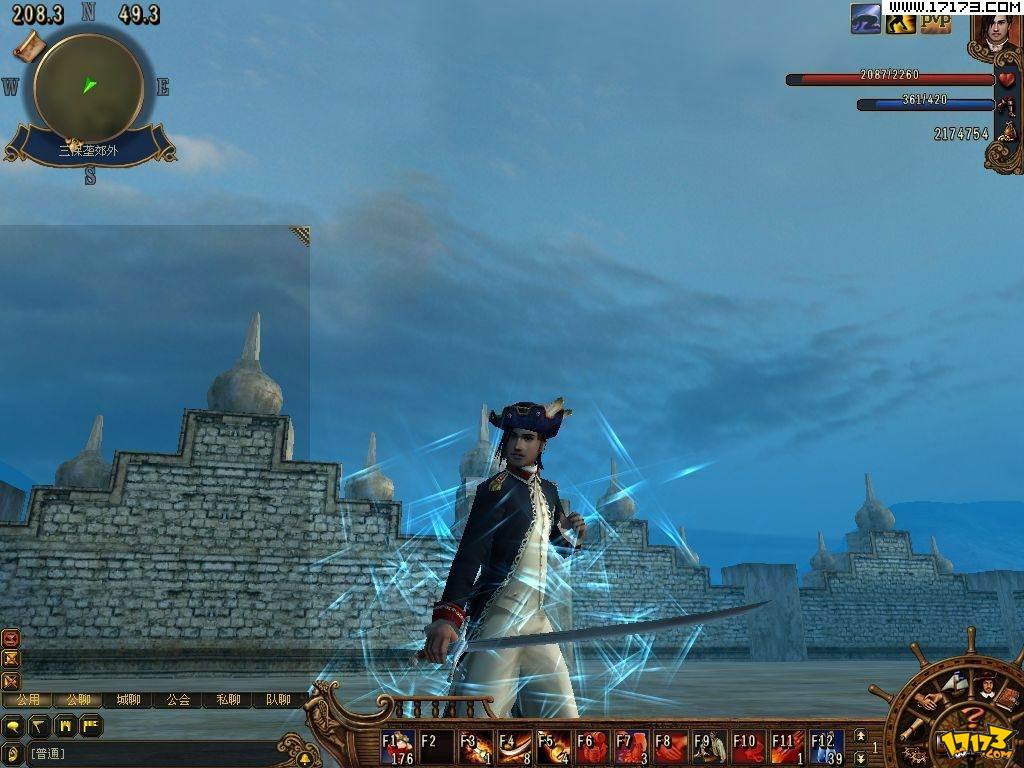The image size is (1024, 768).
Task: Open the scroll icon beside the minimap
Action: [31, 45]
